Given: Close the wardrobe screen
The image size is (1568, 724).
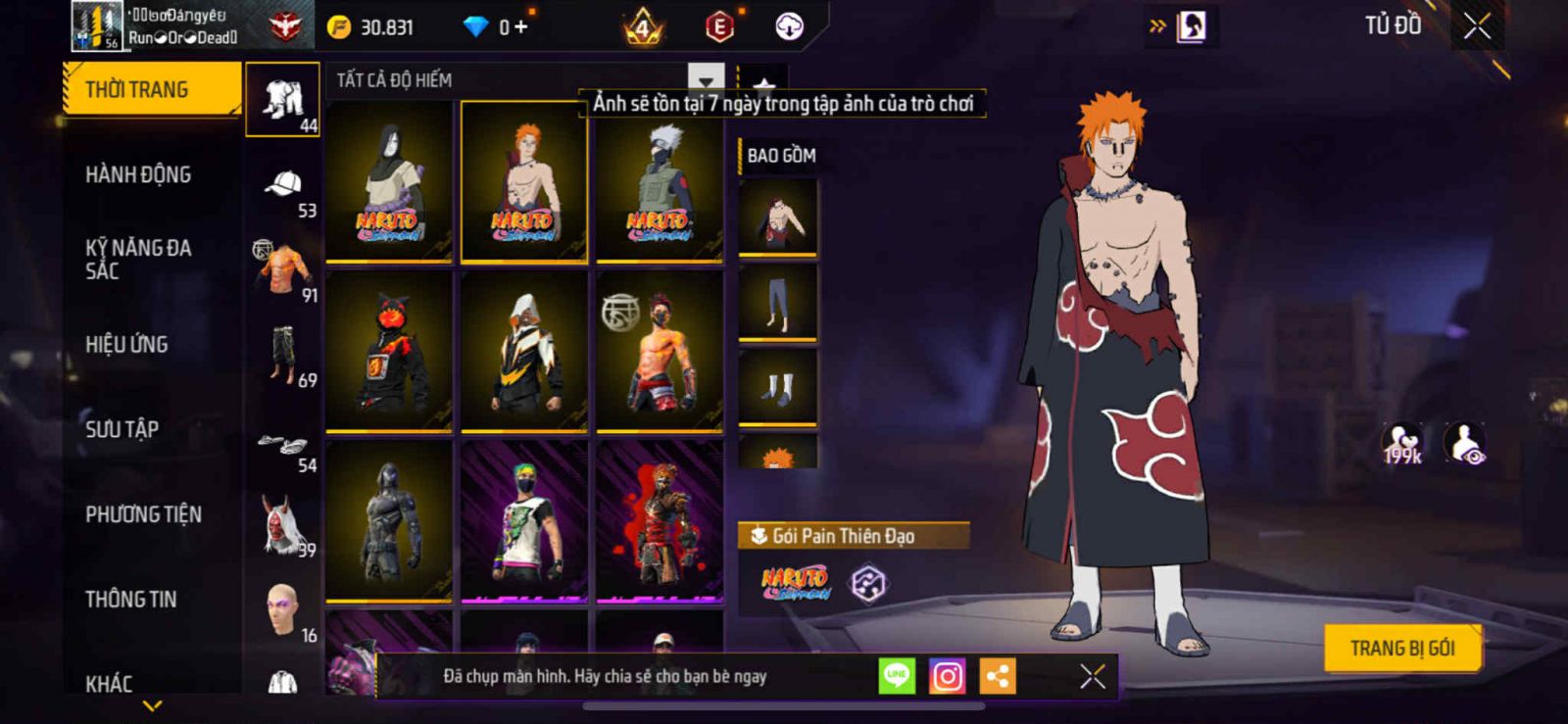Looking at the screenshot, I should (x=1477, y=26).
